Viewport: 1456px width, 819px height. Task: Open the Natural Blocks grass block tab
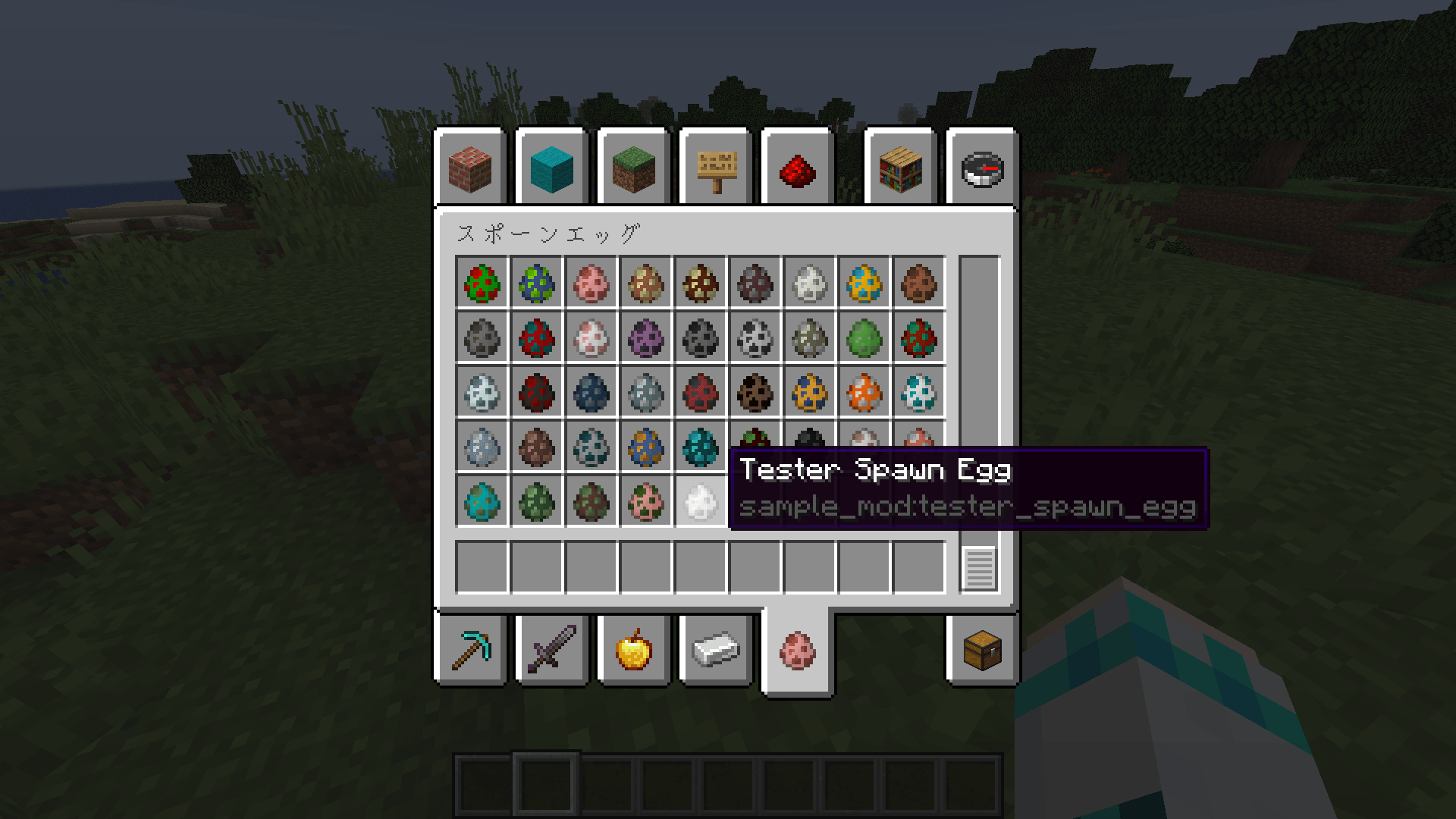(x=633, y=170)
